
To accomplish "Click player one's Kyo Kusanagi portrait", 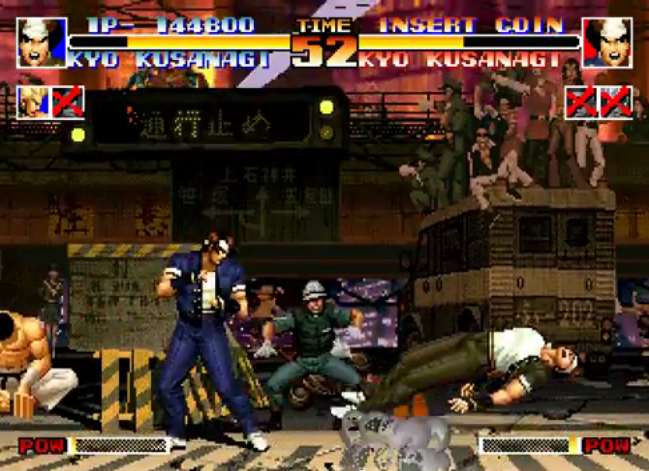I will coord(41,43).
